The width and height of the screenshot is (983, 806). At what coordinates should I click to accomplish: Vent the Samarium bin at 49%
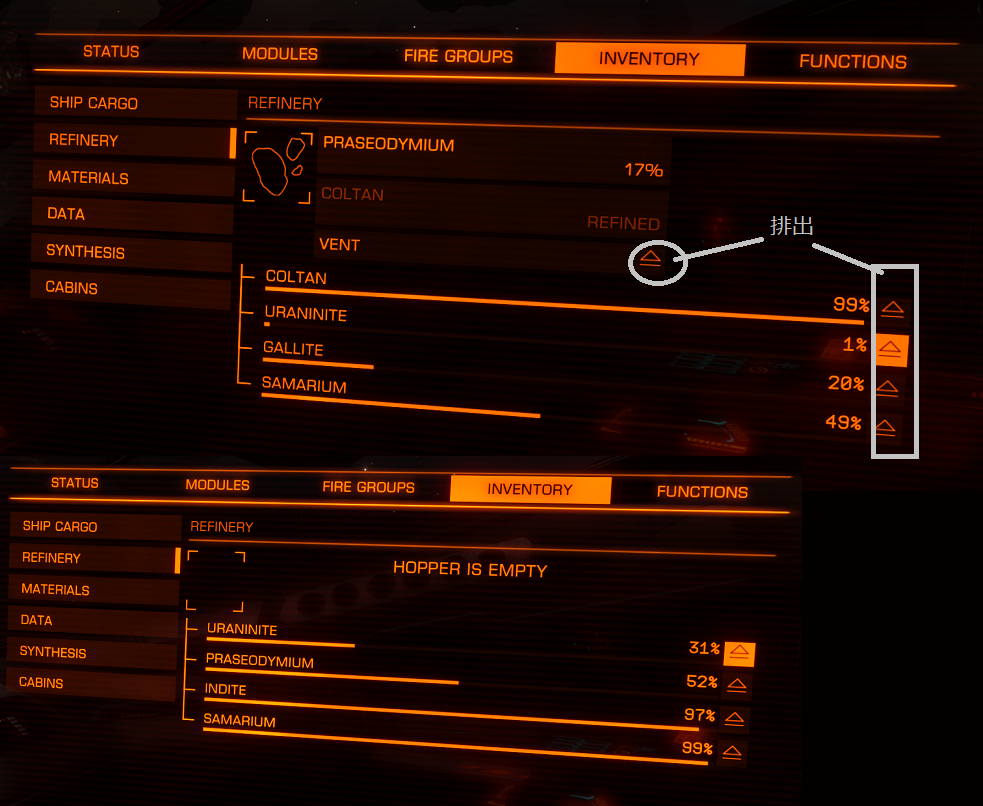tap(884, 427)
